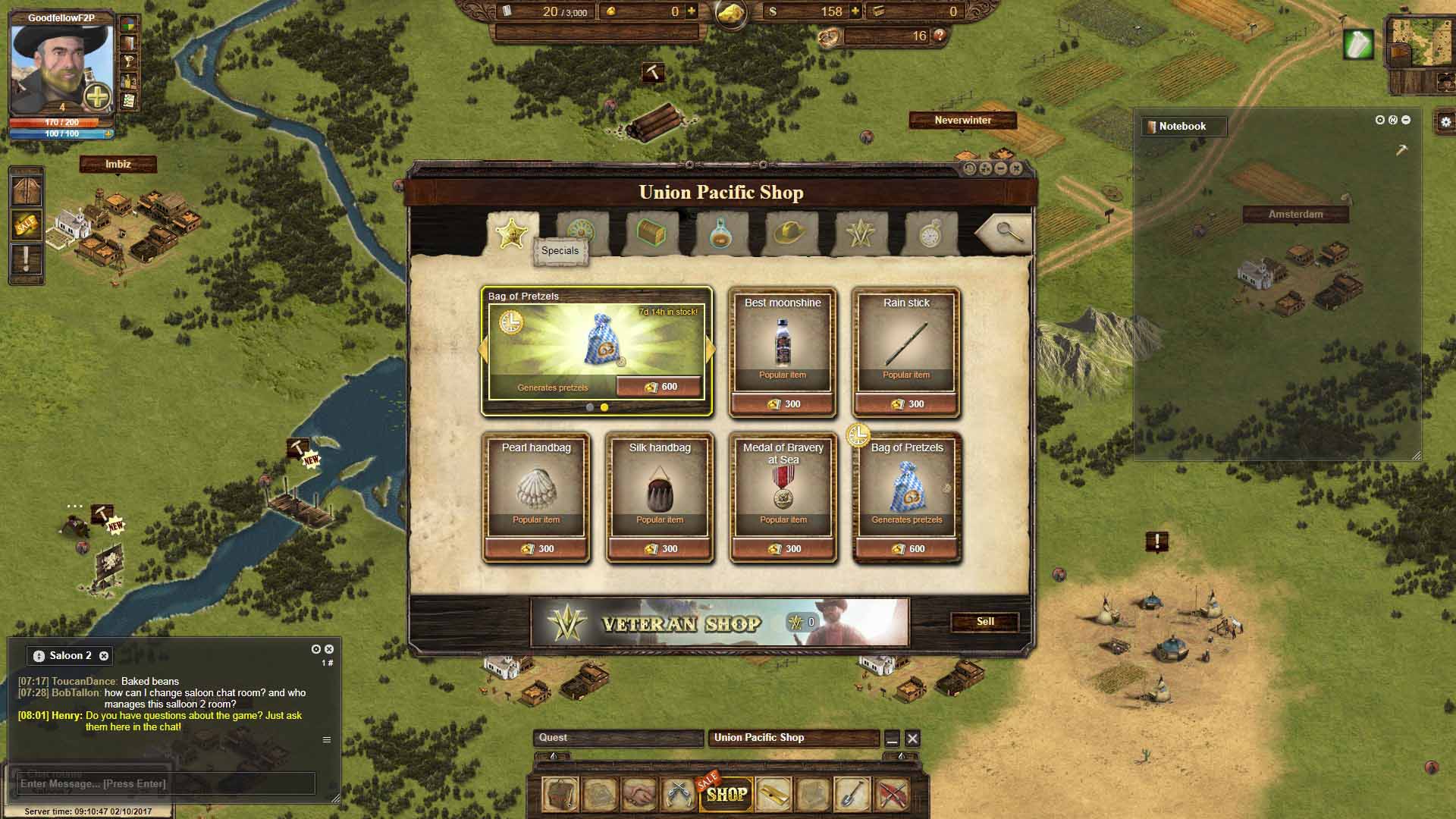Show the next featured shop offer
1456x819 pixels.
[711, 350]
